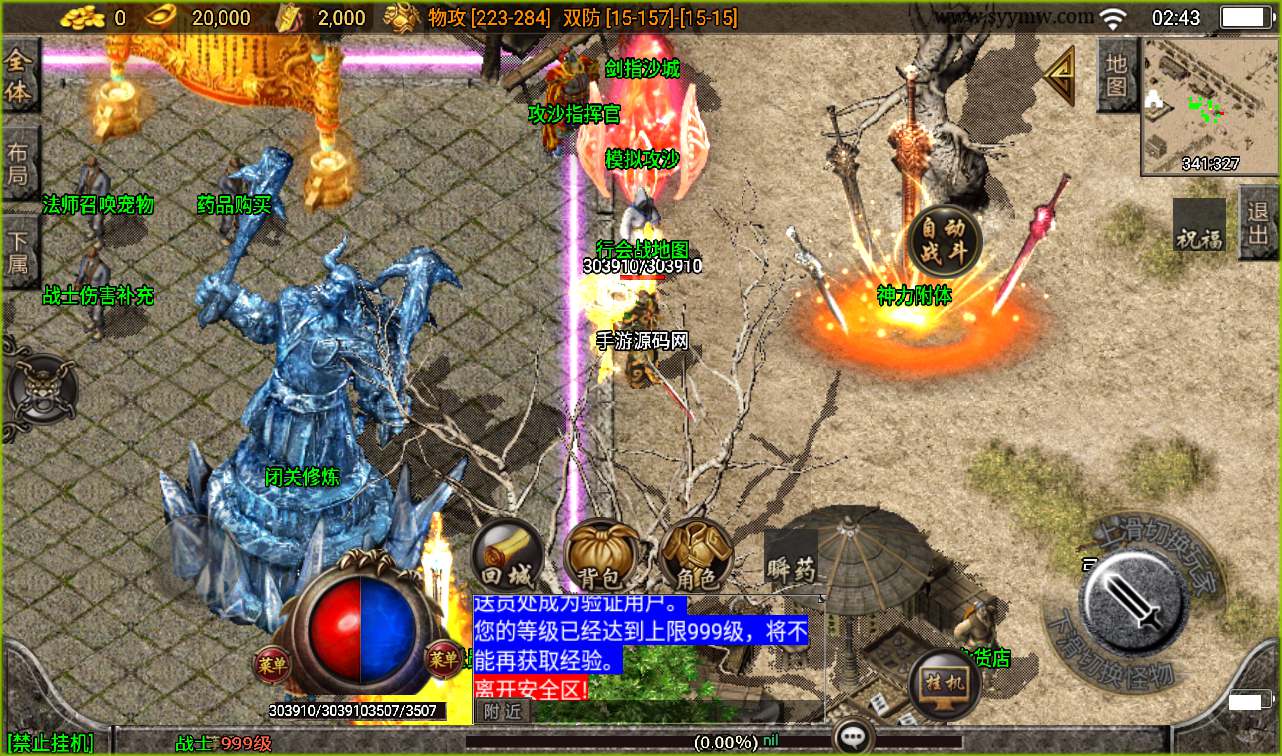Toggle 自动战斗 auto-battle
The height and width of the screenshot is (756, 1282).
(x=944, y=241)
